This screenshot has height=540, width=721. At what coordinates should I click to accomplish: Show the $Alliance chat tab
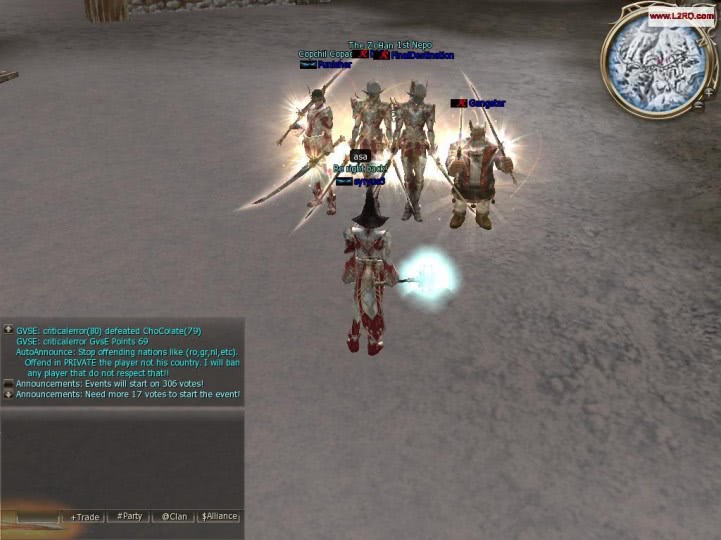(x=219, y=517)
